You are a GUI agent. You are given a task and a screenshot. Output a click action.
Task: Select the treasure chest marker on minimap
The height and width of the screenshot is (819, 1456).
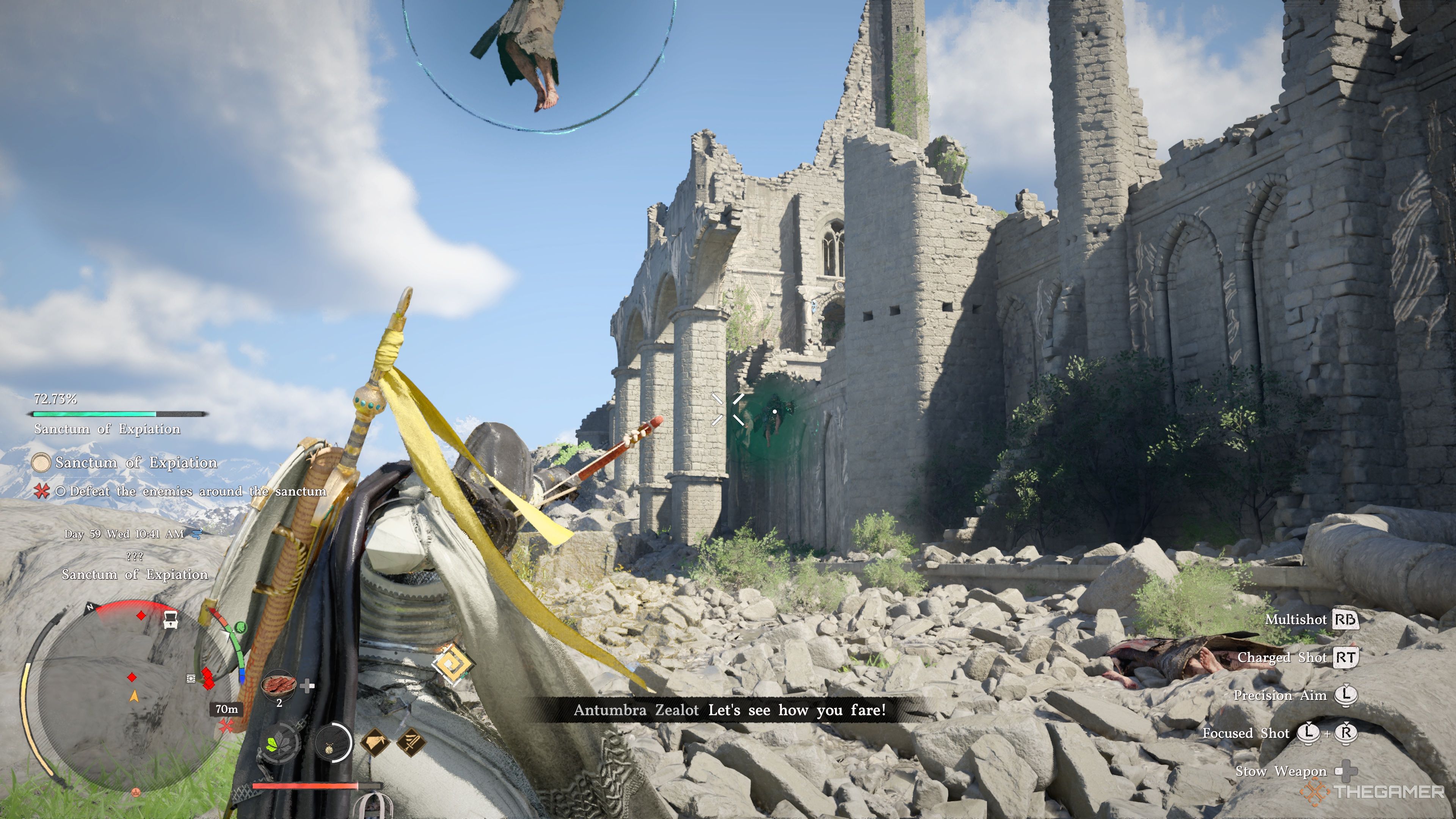tap(170, 619)
